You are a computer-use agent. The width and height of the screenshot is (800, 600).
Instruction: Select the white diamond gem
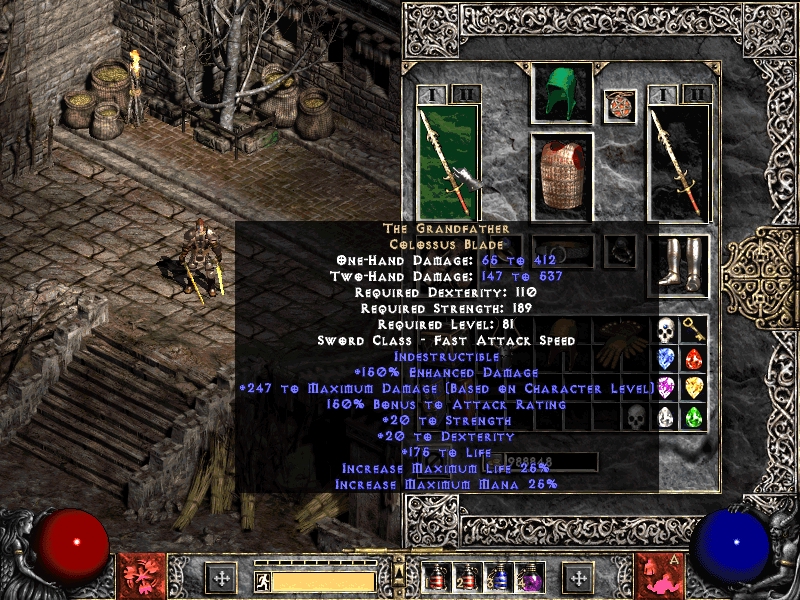[x=666, y=417]
